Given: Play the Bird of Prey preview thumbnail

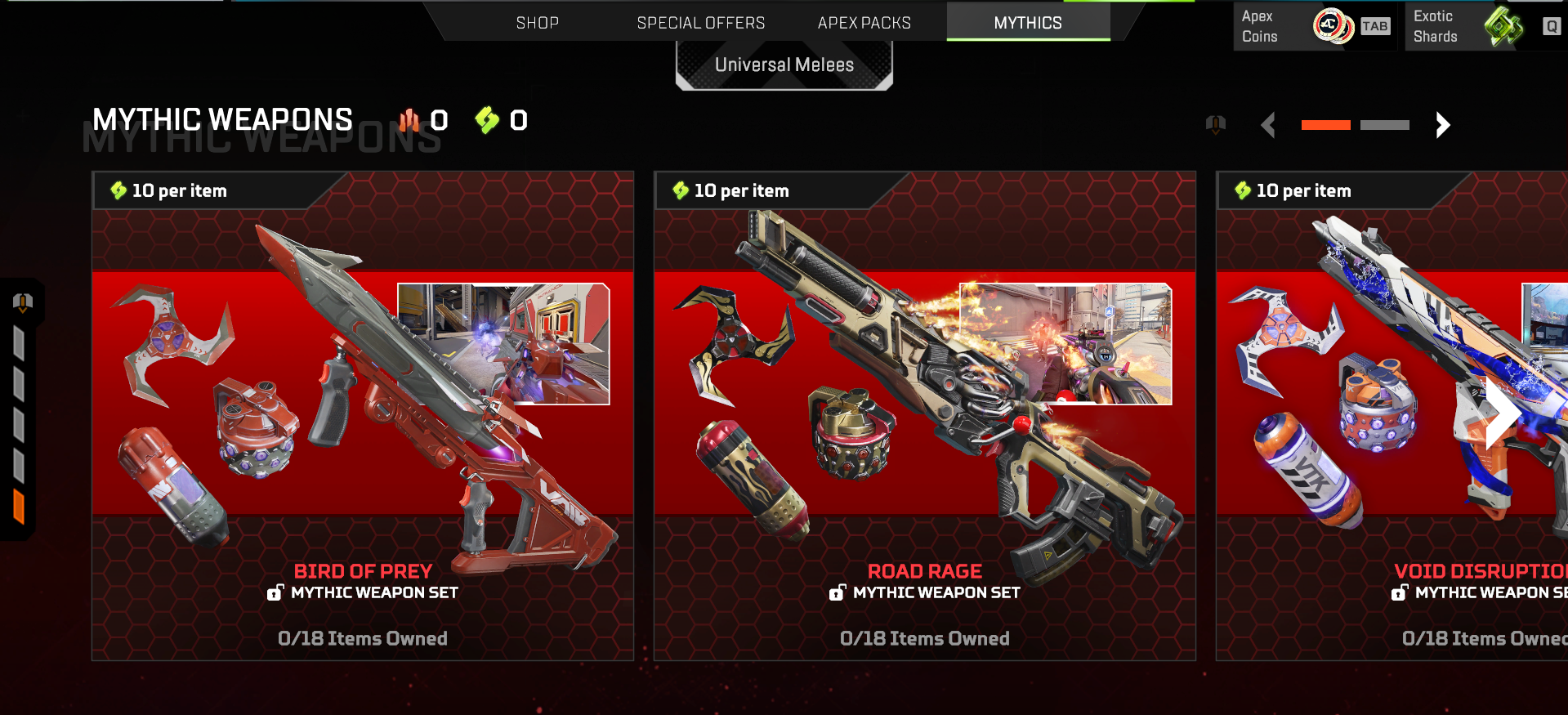Looking at the screenshot, I should 503,344.
